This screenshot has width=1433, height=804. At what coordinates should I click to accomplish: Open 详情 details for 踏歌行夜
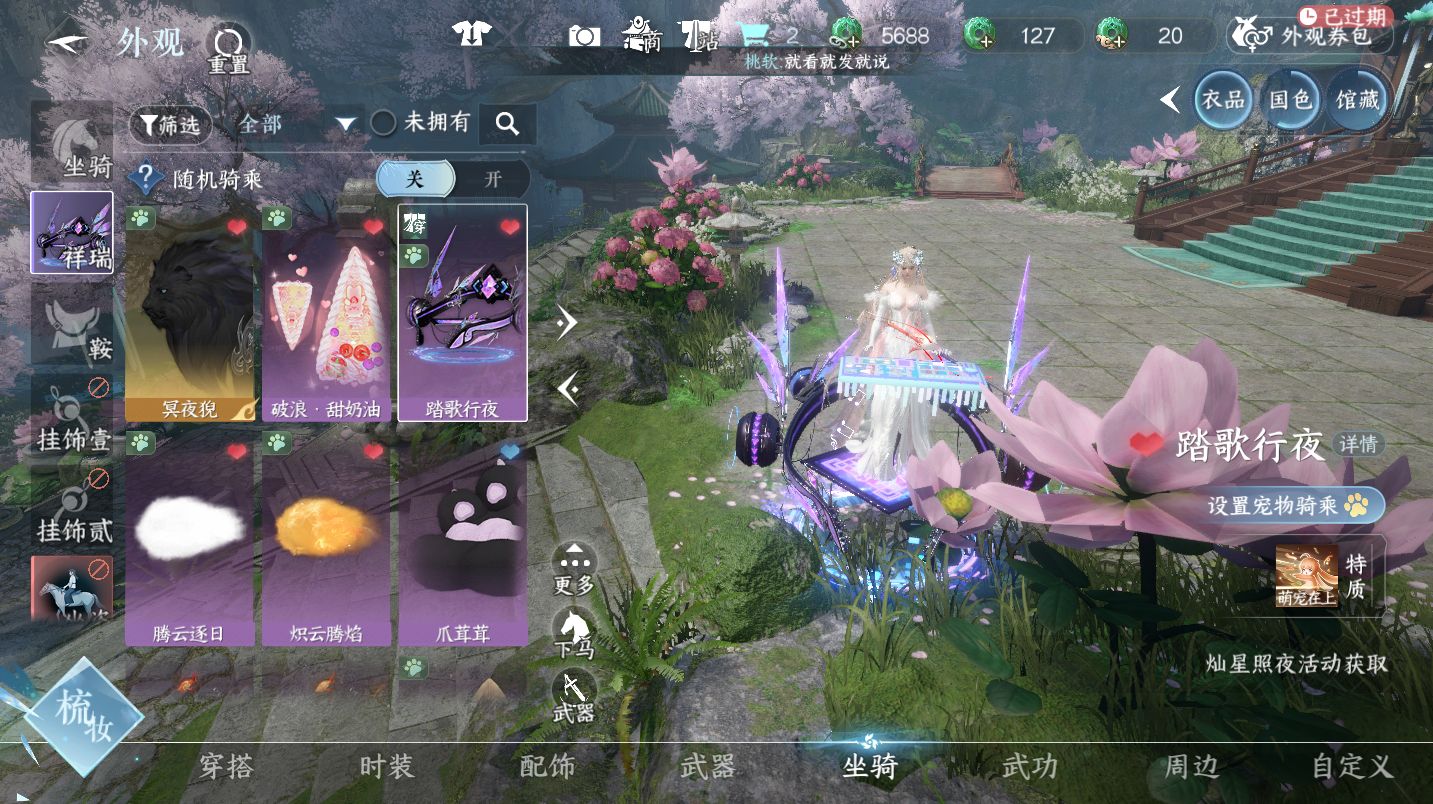point(1358,445)
